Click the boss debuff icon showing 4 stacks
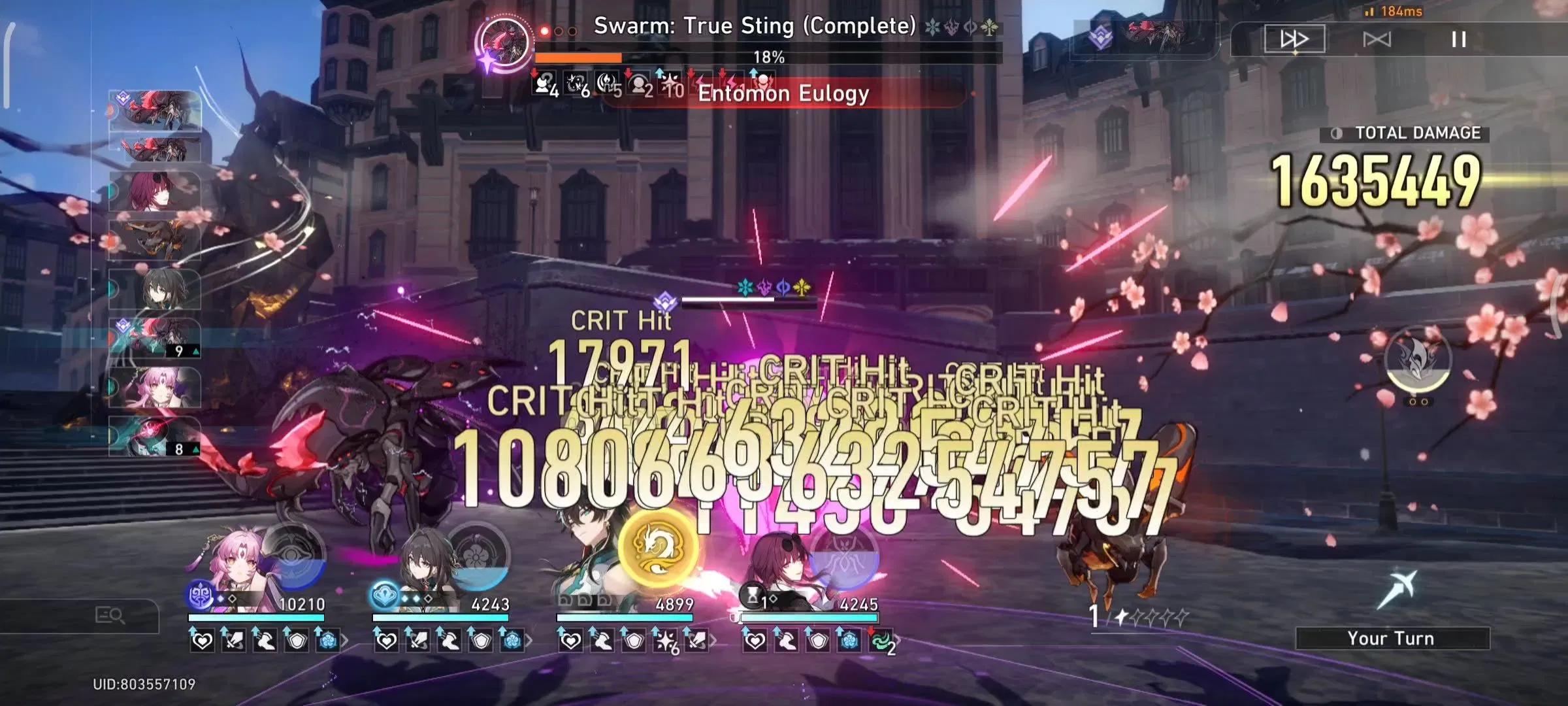Viewport: 1568px width, 706px height. click(544, 85)
